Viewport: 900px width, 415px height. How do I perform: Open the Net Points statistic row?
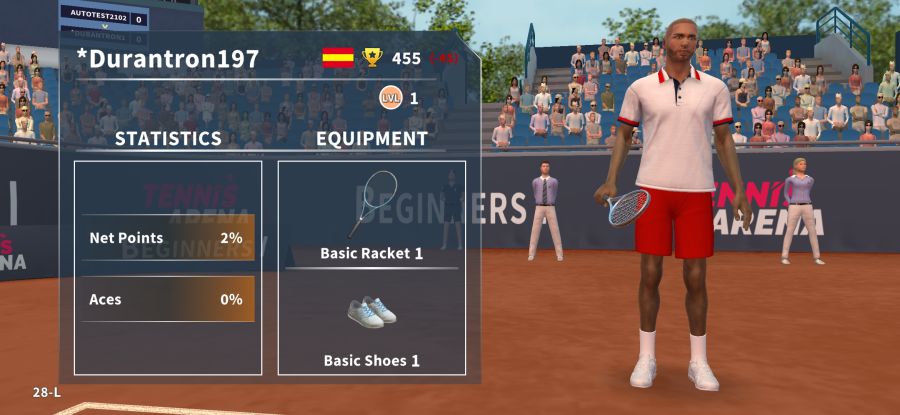(167, 238)
